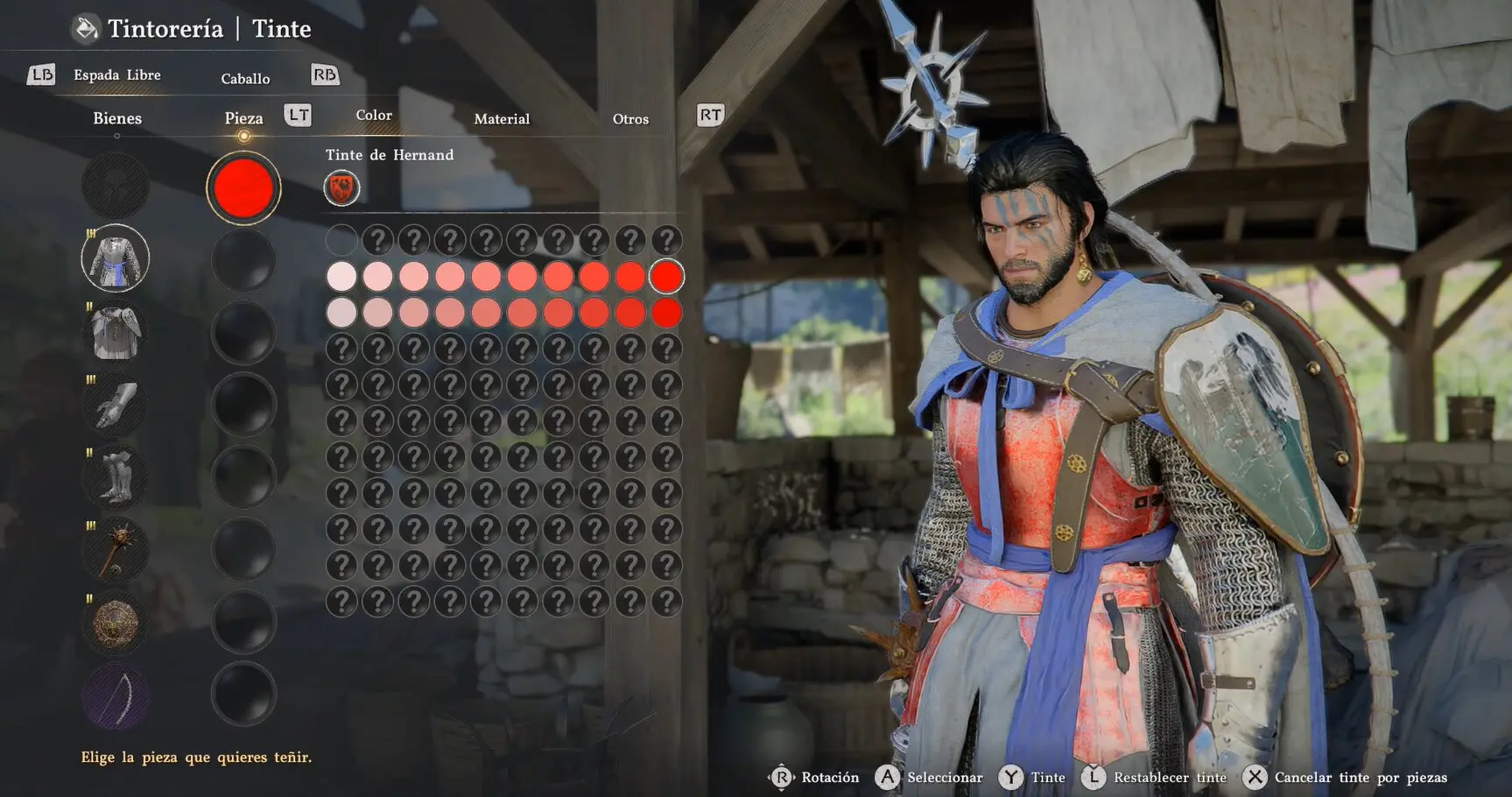Viewport: 1512px width, 797px height.
Task: Select the Bienes column header
Action: (x=117, y=118)
